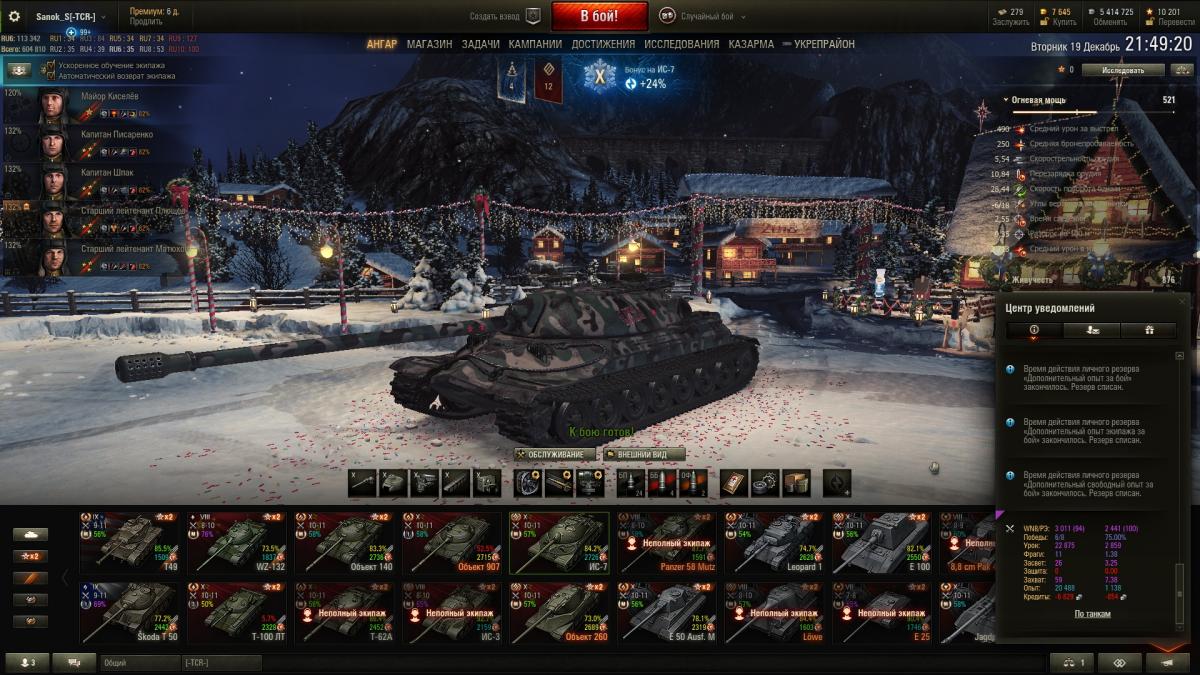
Task: Open the settings gear icon
Action: 14,16
